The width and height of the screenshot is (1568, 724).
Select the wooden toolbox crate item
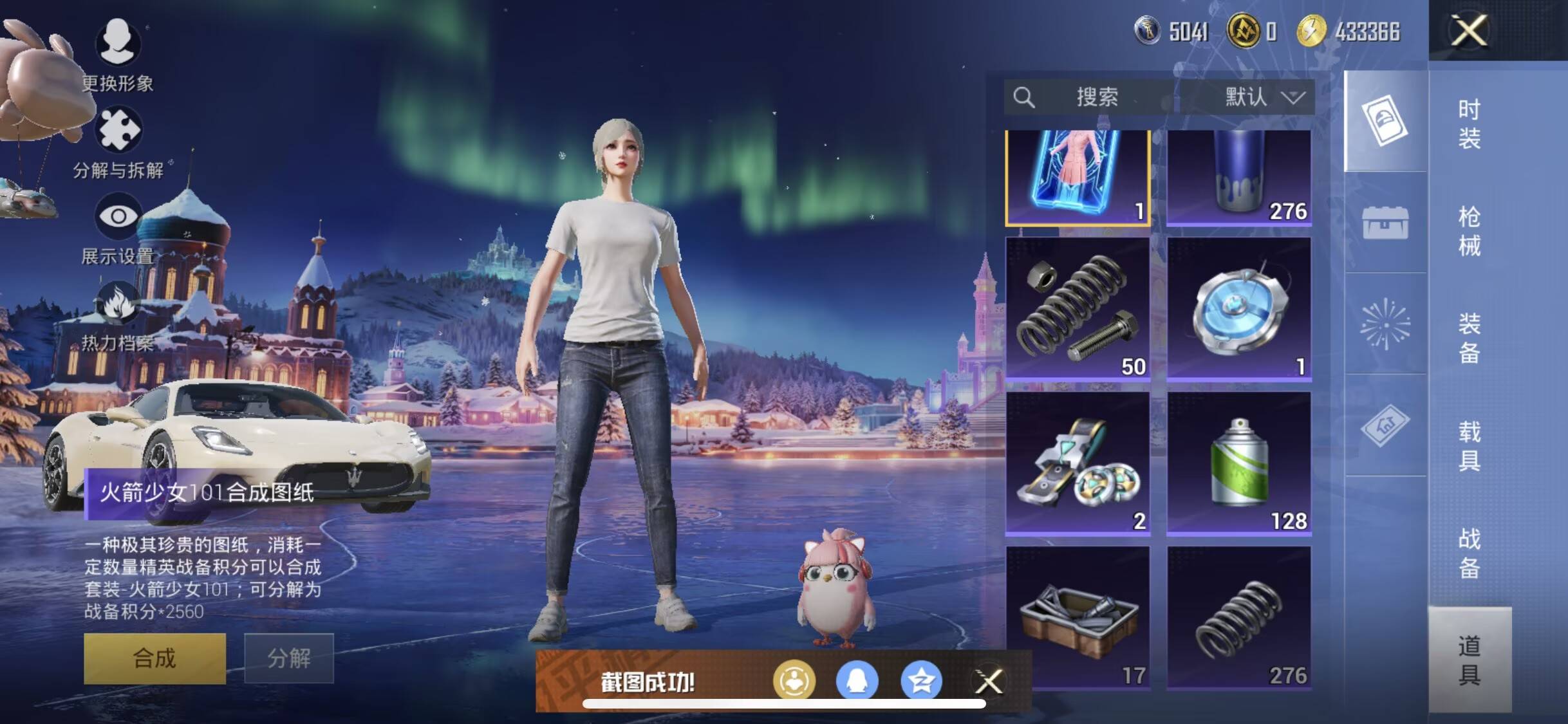pos(1077,617)
